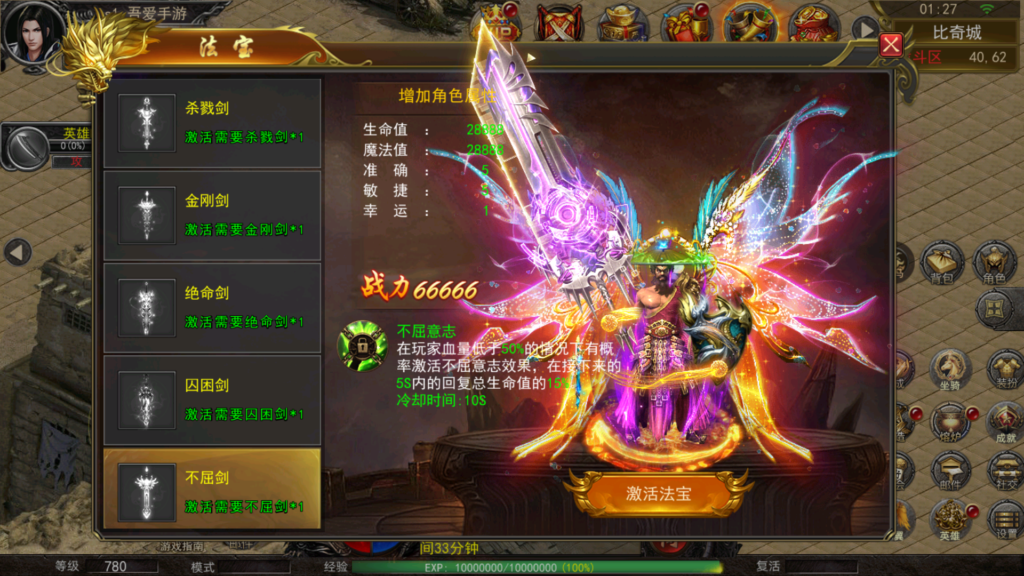Open the 角色 character sheet
Screen dimensions: 1024x576
point(995,262)
